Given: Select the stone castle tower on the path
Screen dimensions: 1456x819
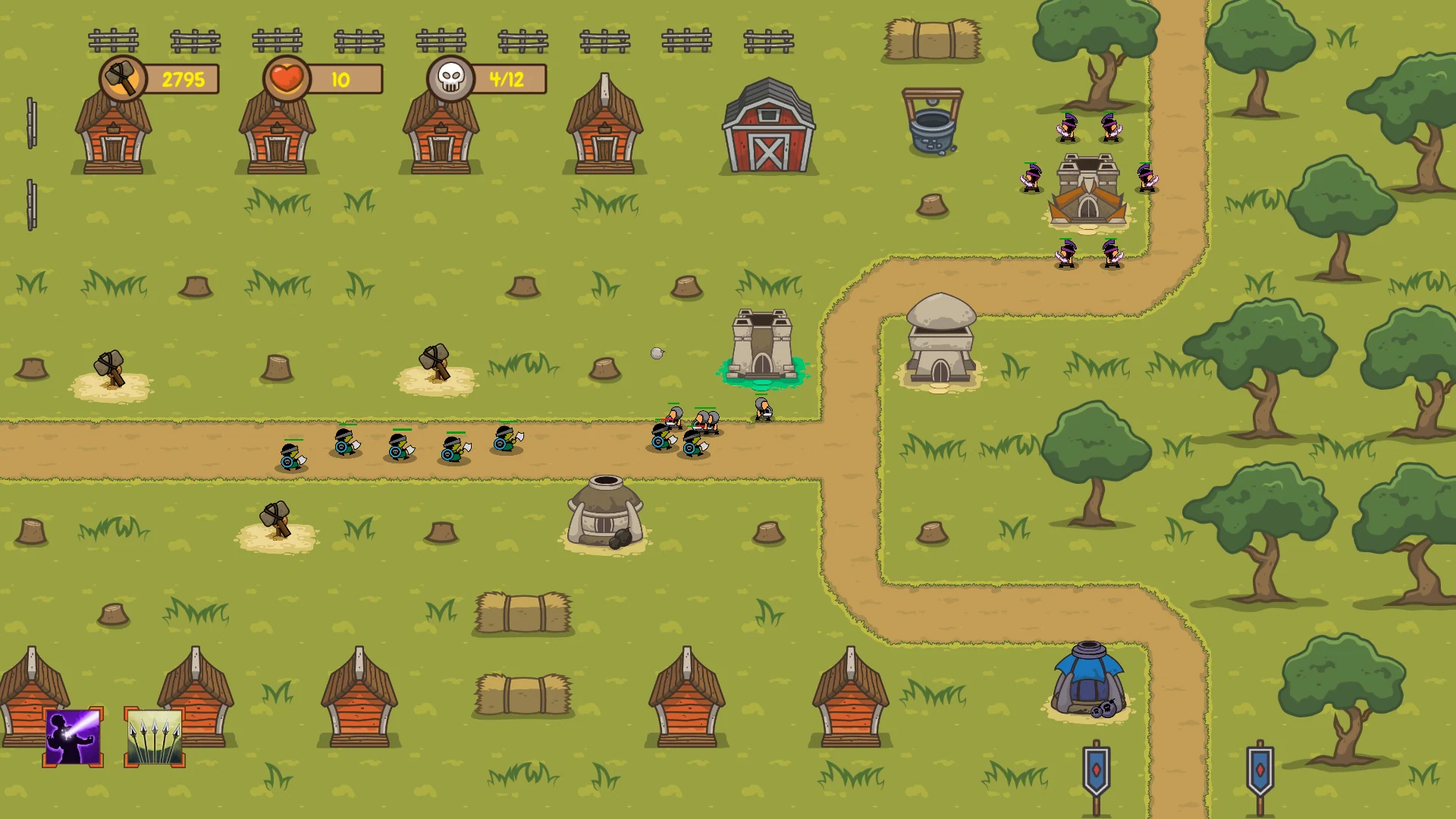Looking at the screenshot, I should tap(761, 345).
